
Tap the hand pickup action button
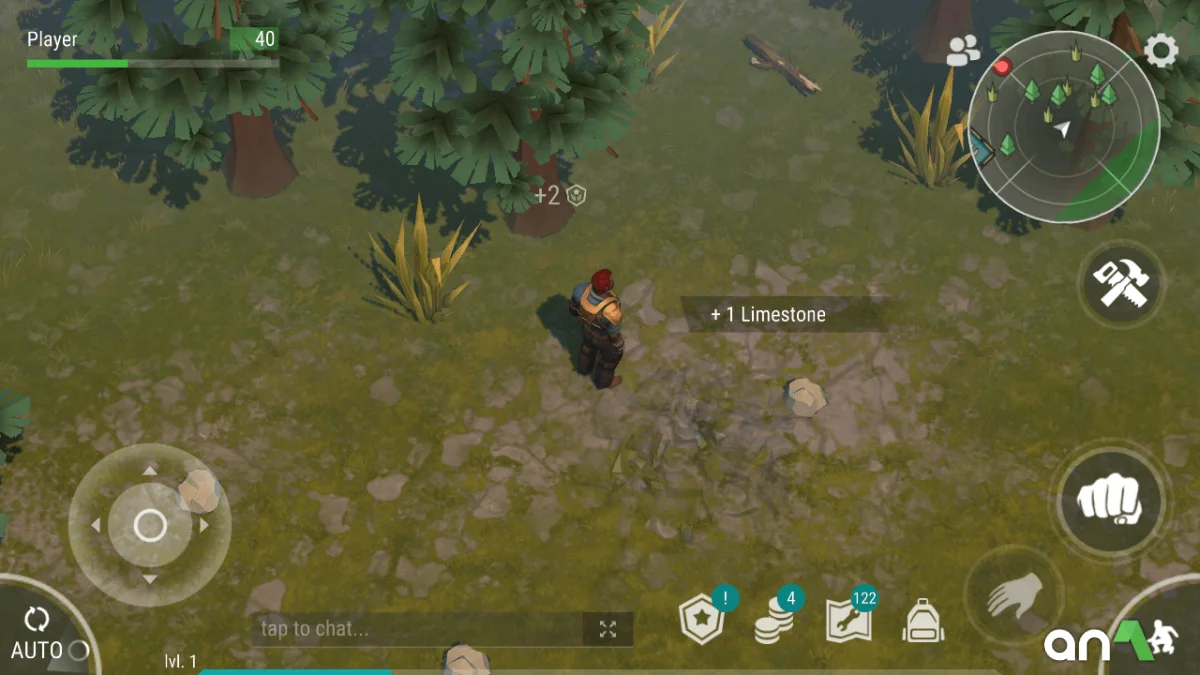click(x=1013, y=599)
